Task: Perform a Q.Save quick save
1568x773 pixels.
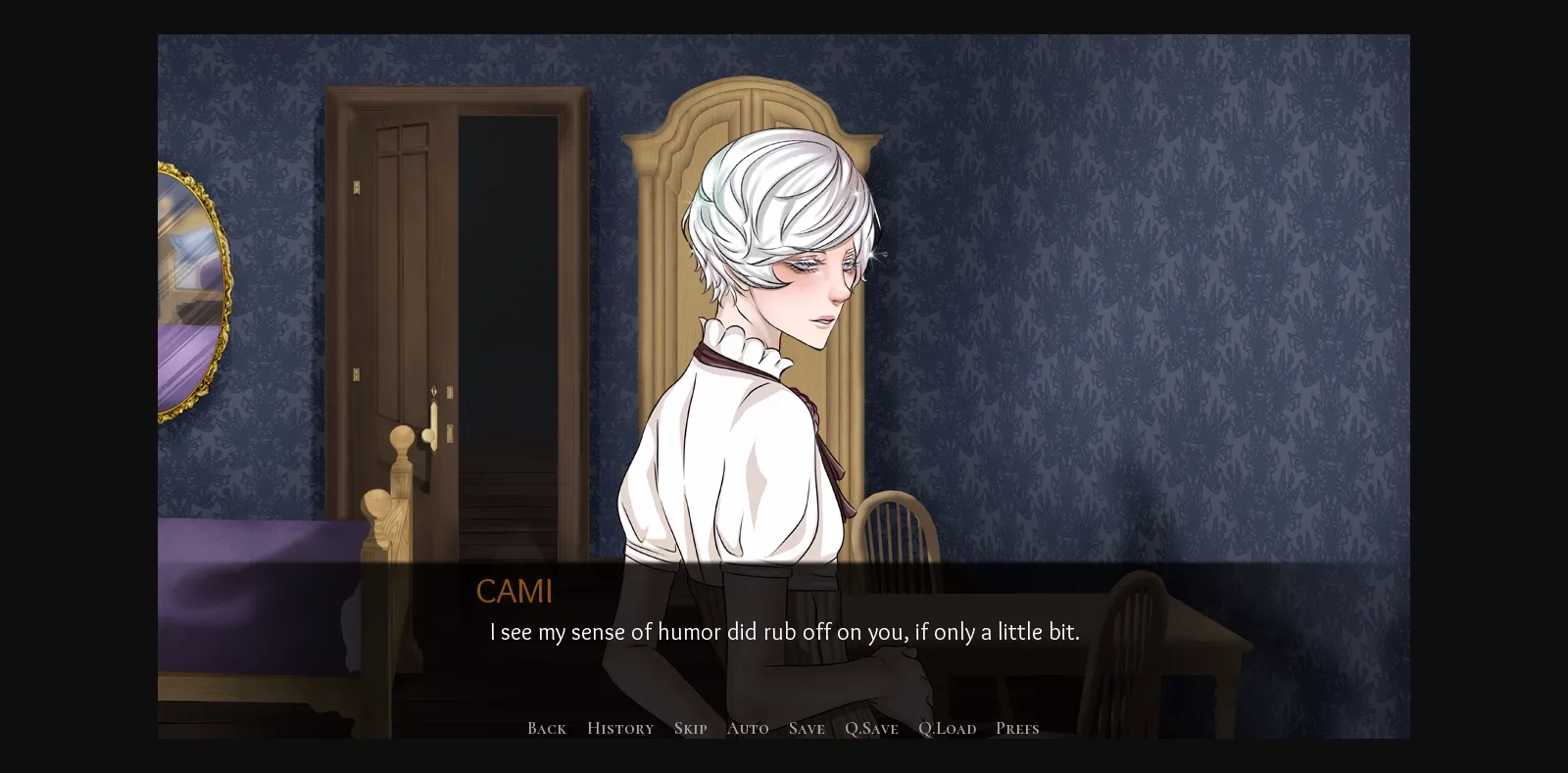Action: 870,728
